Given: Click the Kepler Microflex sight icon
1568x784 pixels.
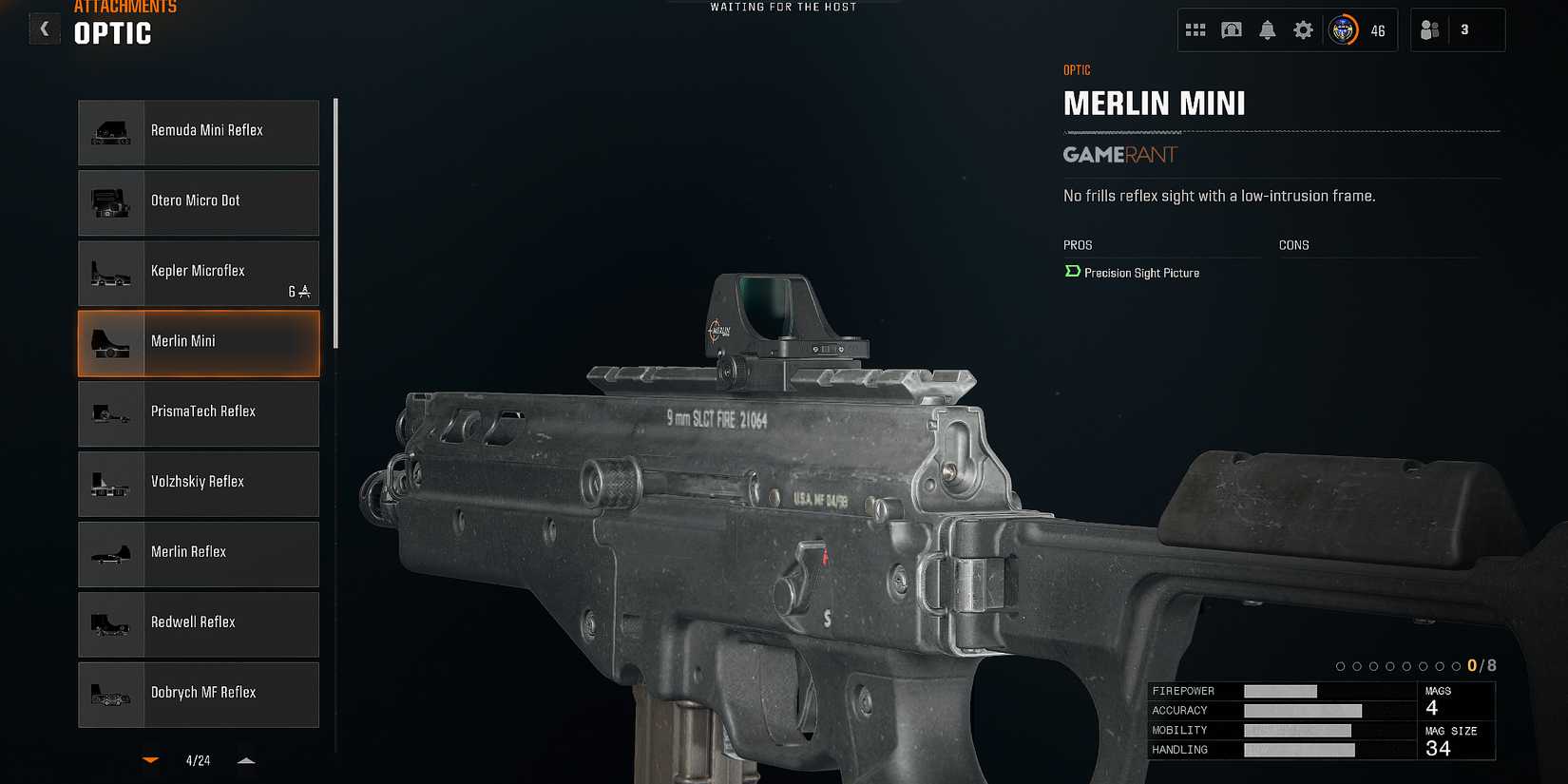Looking at the screenshot, I should click(x=112, y=273).
